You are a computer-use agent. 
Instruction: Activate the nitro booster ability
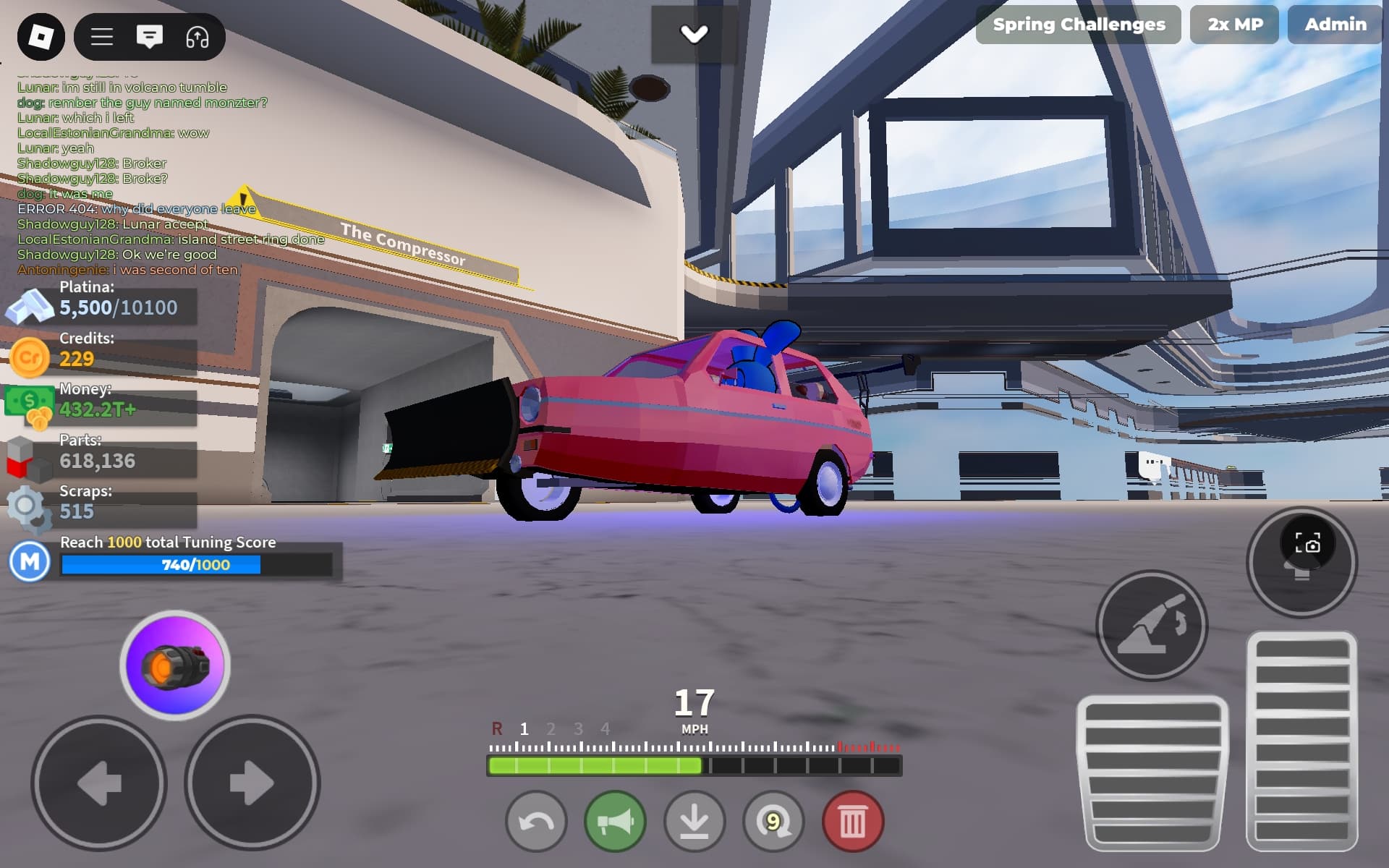[175, 665]
